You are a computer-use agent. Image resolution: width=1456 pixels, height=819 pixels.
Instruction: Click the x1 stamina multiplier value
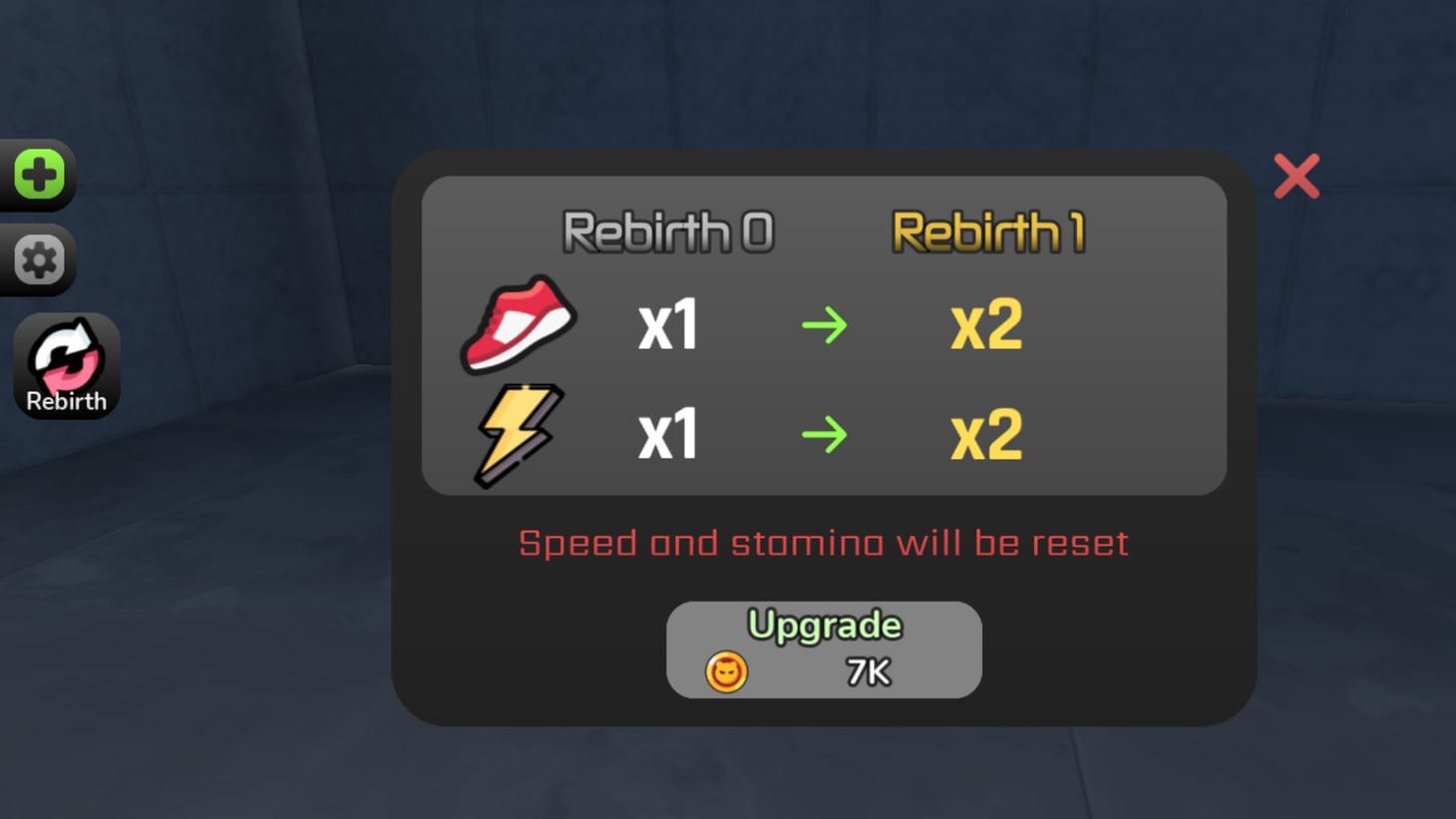(666, 432)
